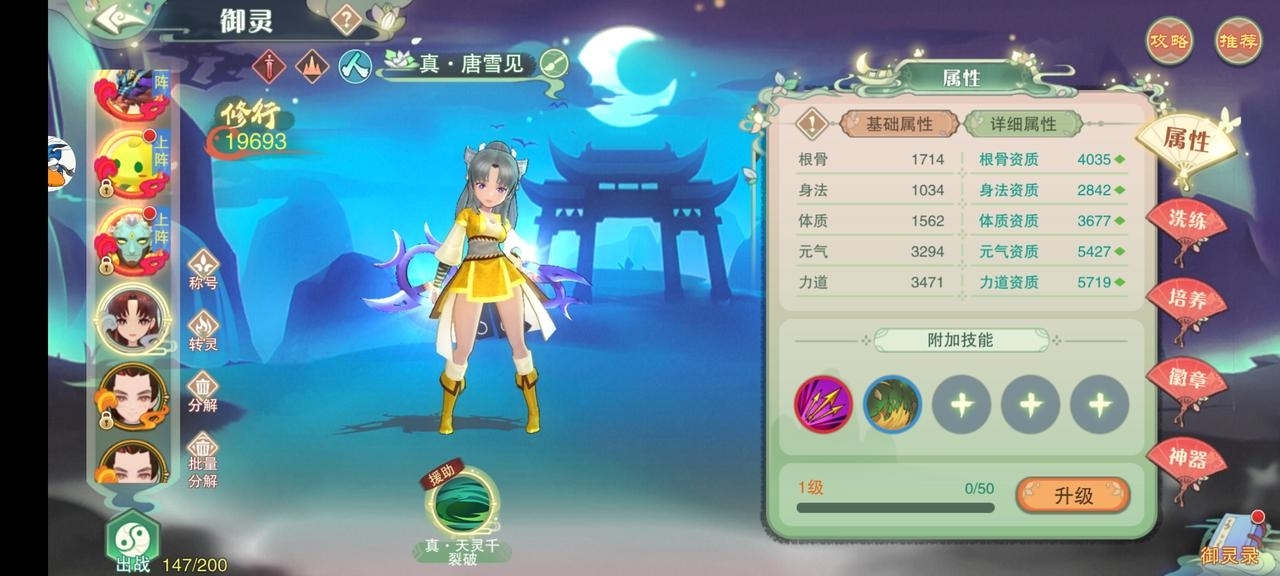Open the question mark help icon
The image size is (1280, 576).
[x=345, y=19]
